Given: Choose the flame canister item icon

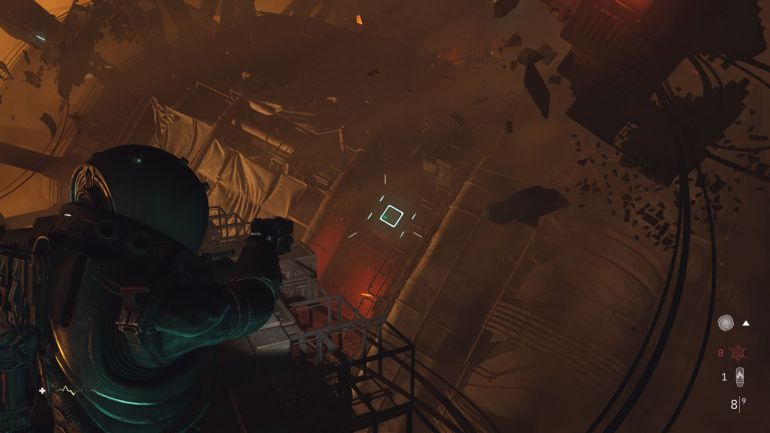Looking at the screenshot, I should click(x=740, y=377).
